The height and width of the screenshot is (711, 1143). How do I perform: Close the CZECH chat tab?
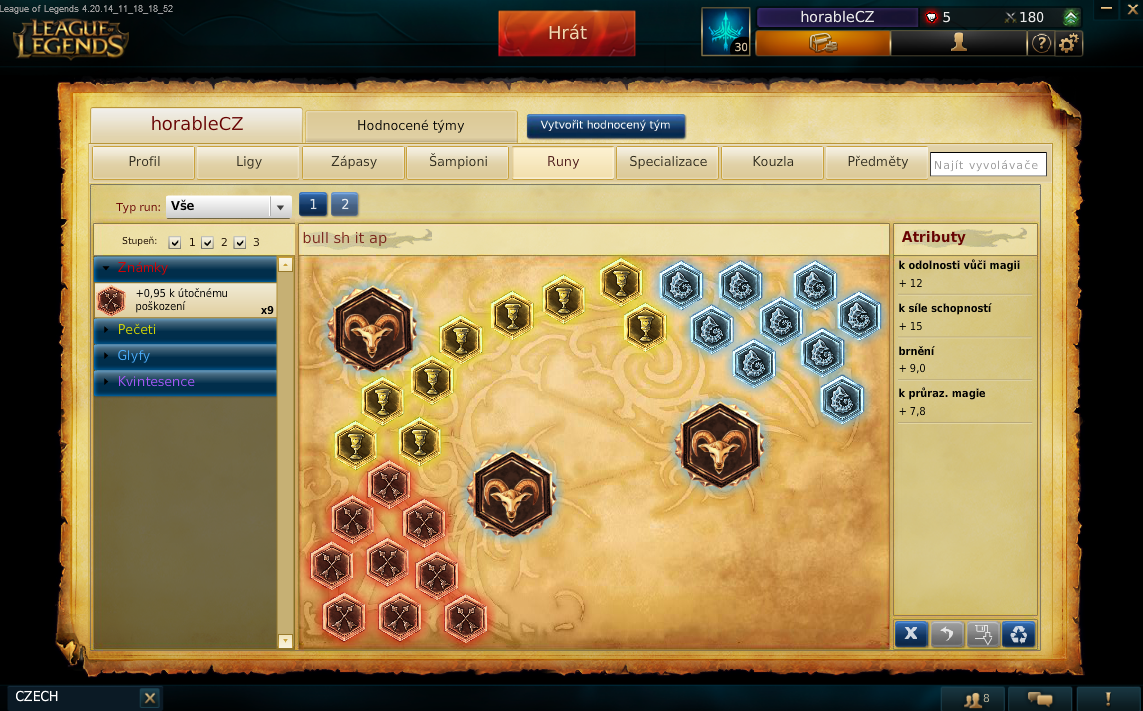(x=149, y=698)
